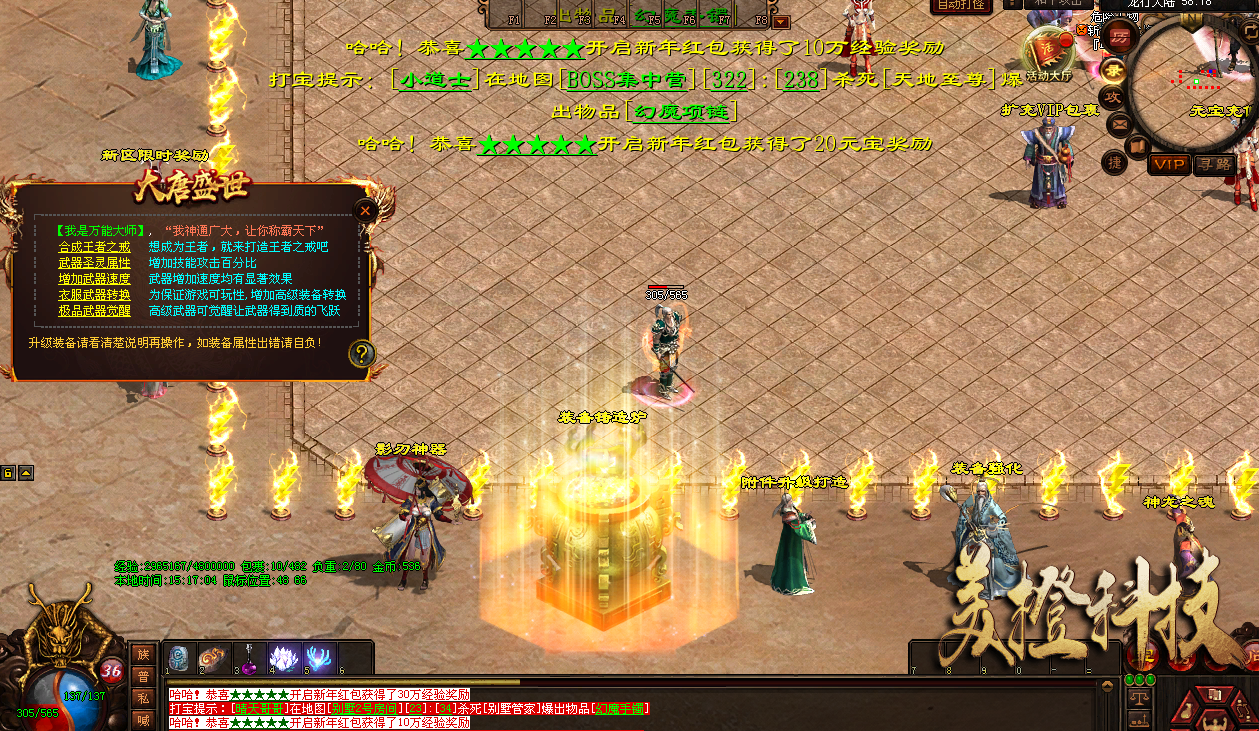The image size is (1259, 731).
Task: Use the purple potion in hotbar slot 3
Action: pos(250,658)
